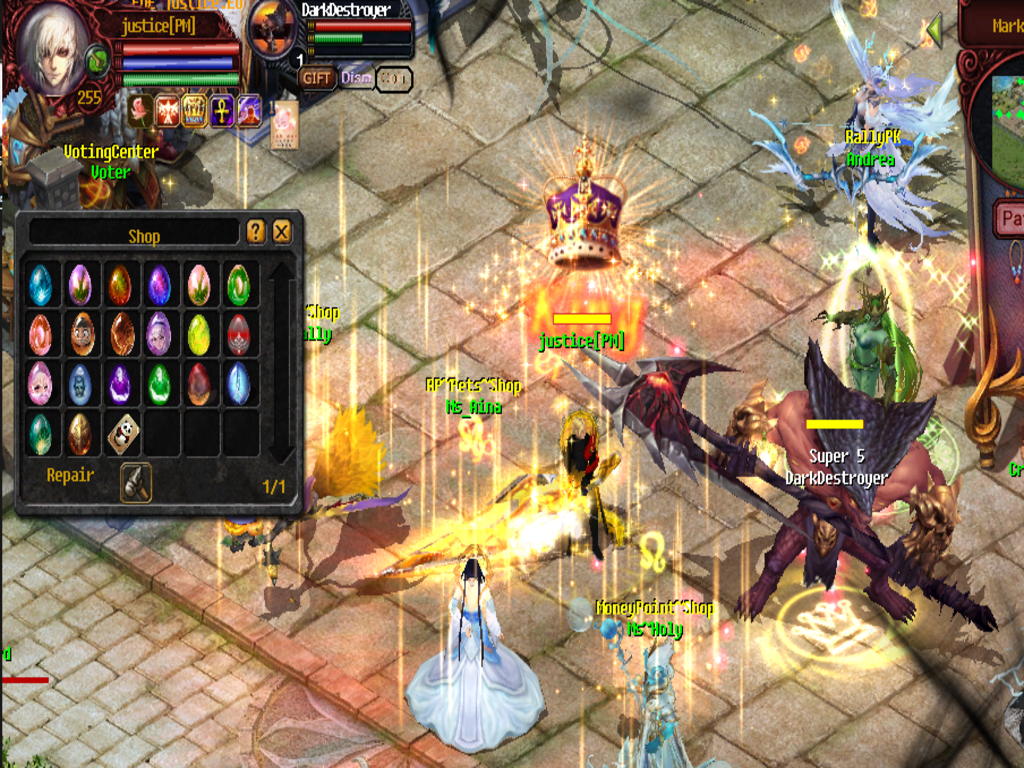This screenshot has width=1024, height=768.
Task: Click the GIFT button under DarkDestroyer
Action: pos(317,78)
